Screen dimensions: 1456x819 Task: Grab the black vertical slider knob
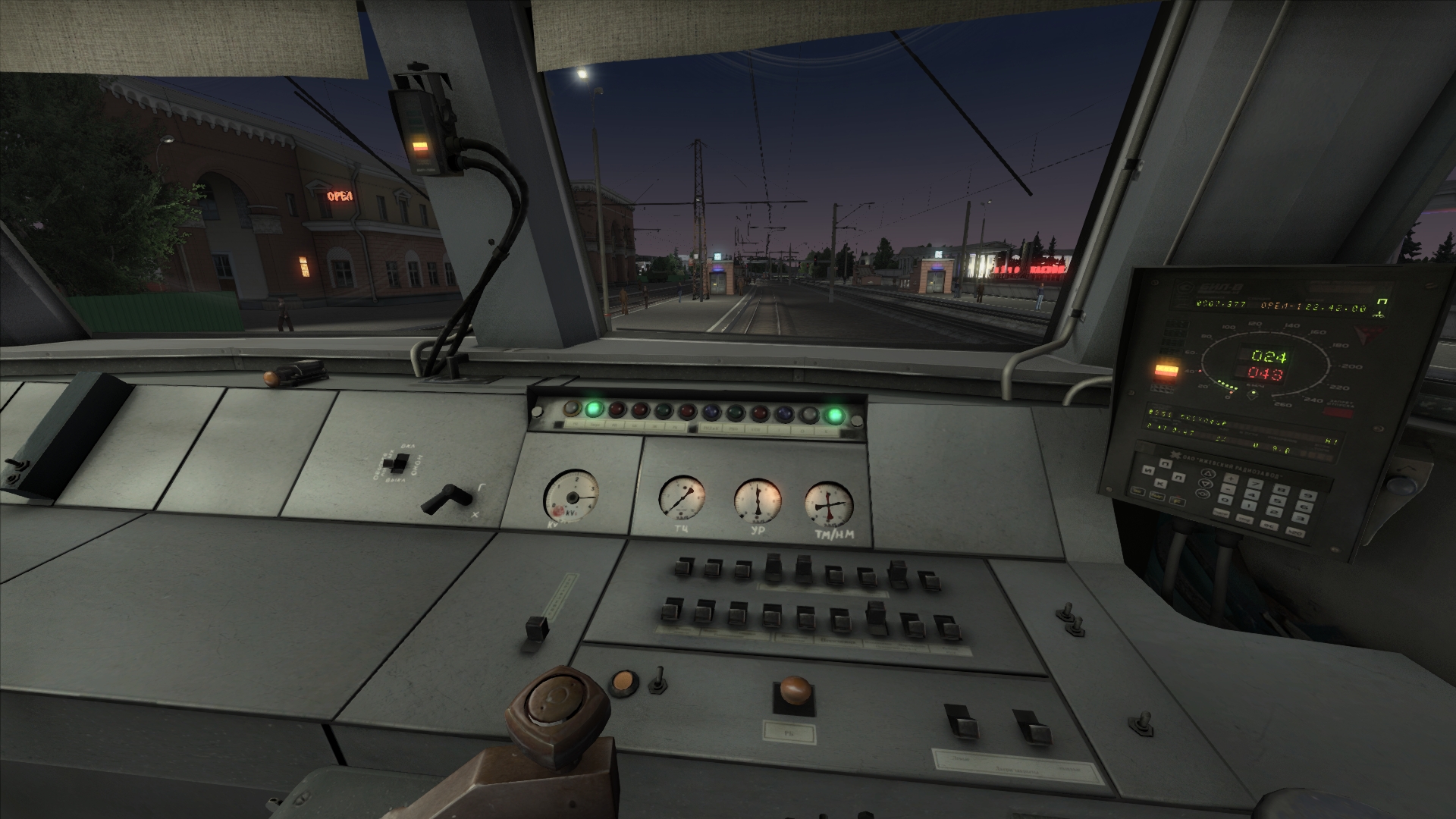[x=537, y=629]
